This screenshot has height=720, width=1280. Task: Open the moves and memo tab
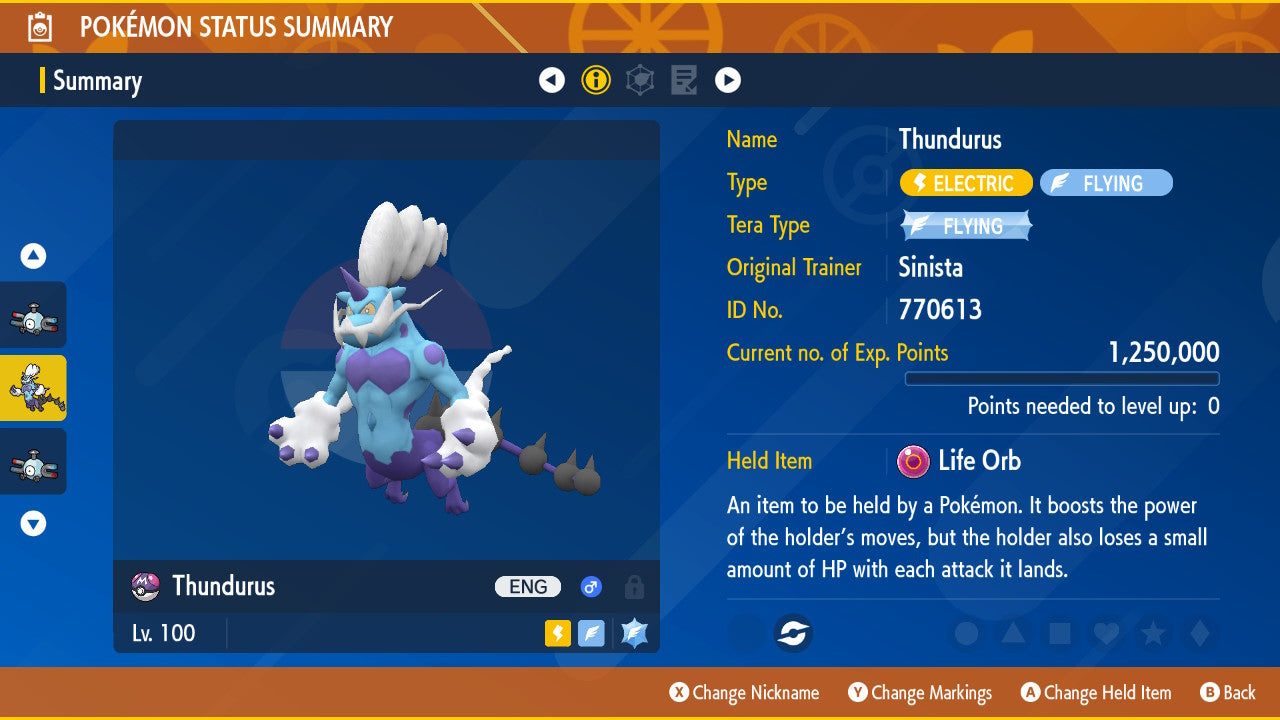click(684, 80)
